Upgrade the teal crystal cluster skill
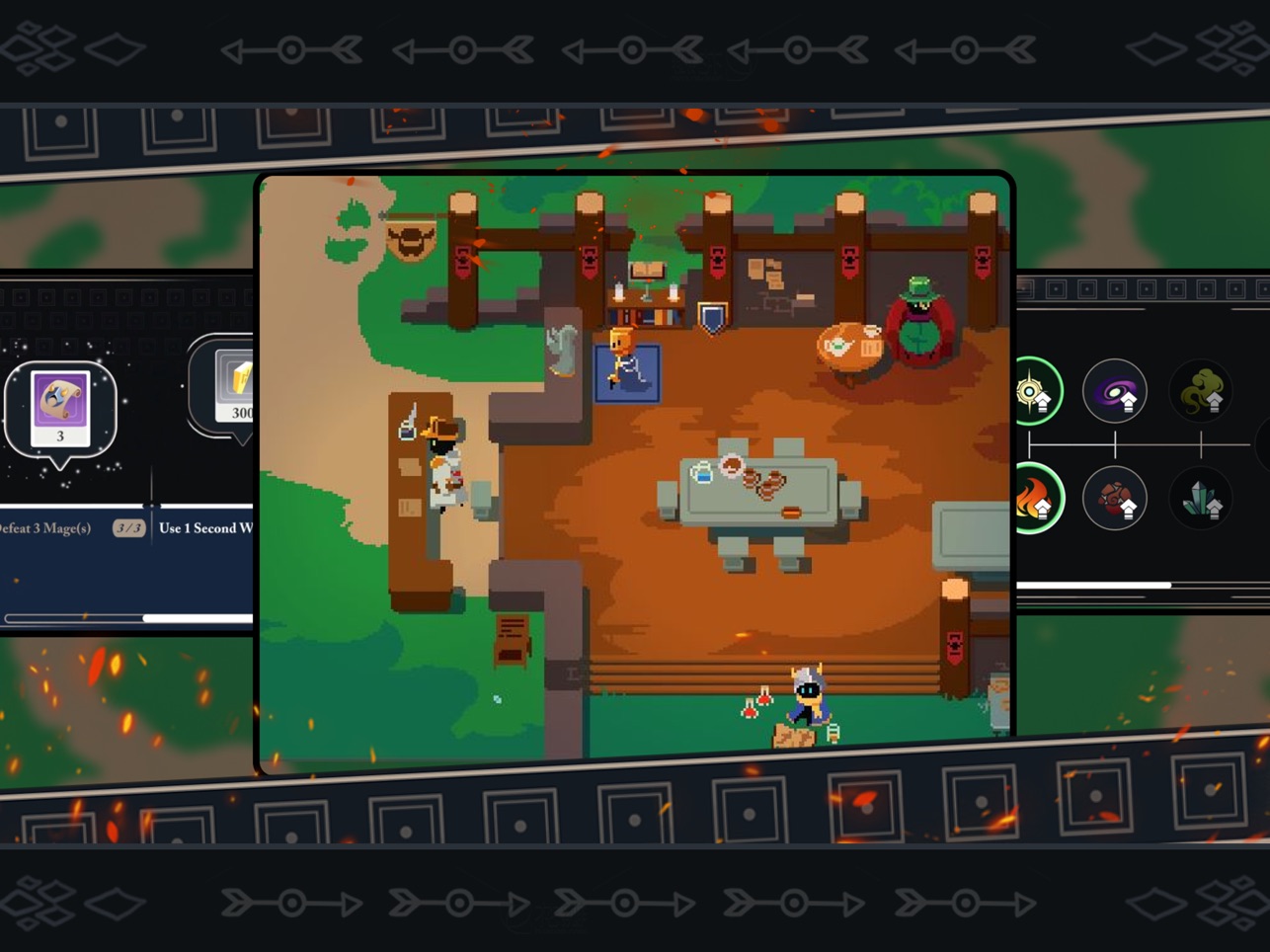 click(1201, 499)
